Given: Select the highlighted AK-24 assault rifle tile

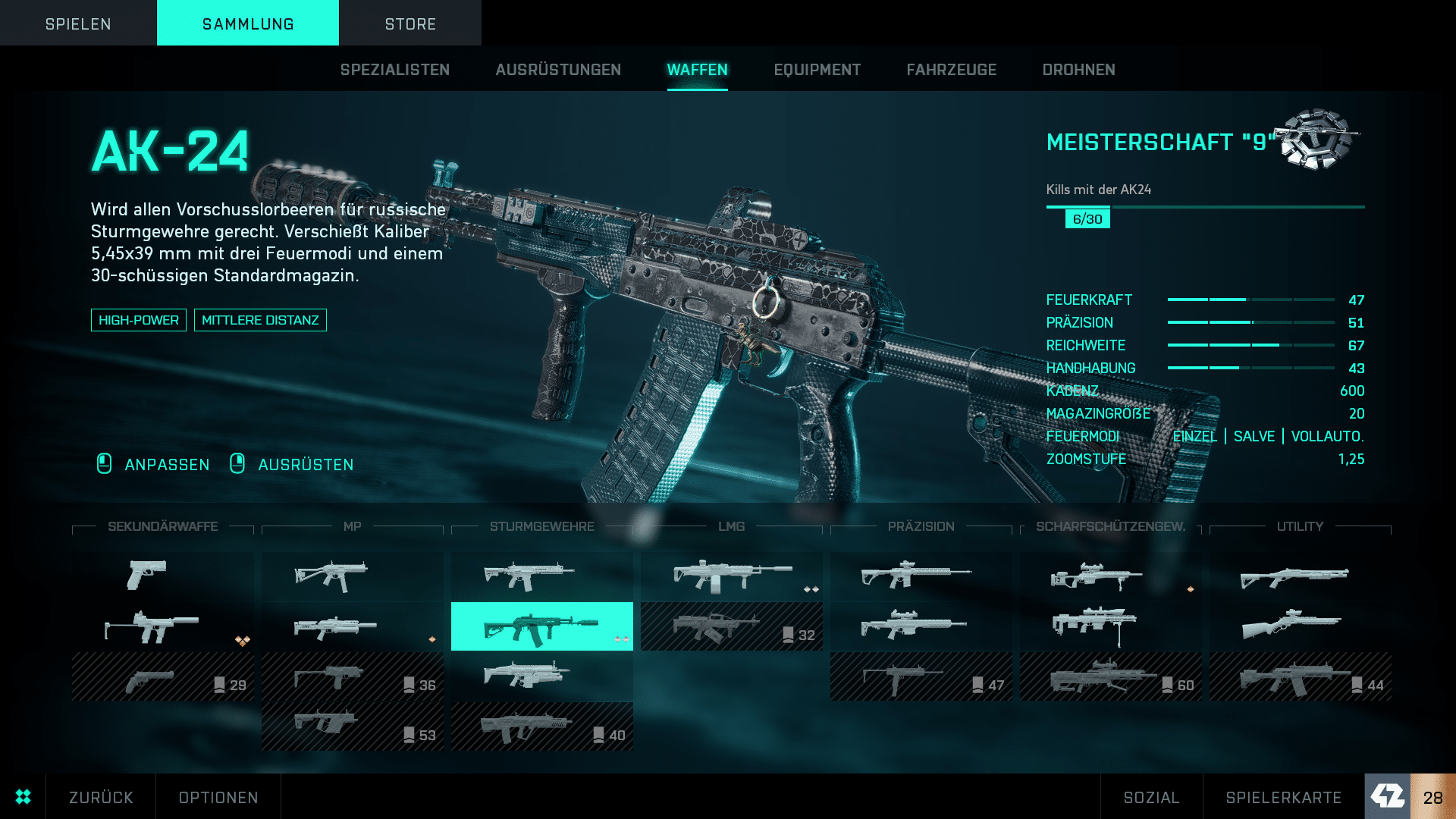Looking at the screenshot, I should point(541,626).
